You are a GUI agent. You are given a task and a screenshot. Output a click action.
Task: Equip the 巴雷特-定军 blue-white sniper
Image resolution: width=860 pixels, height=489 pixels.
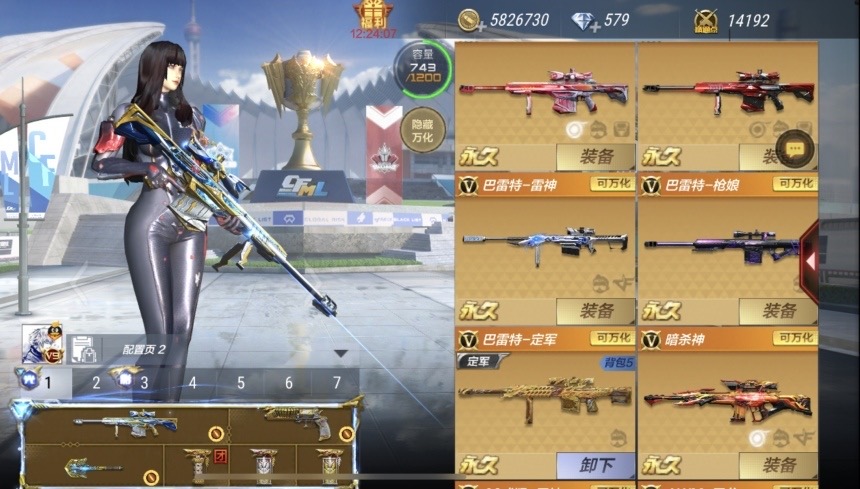595,311
